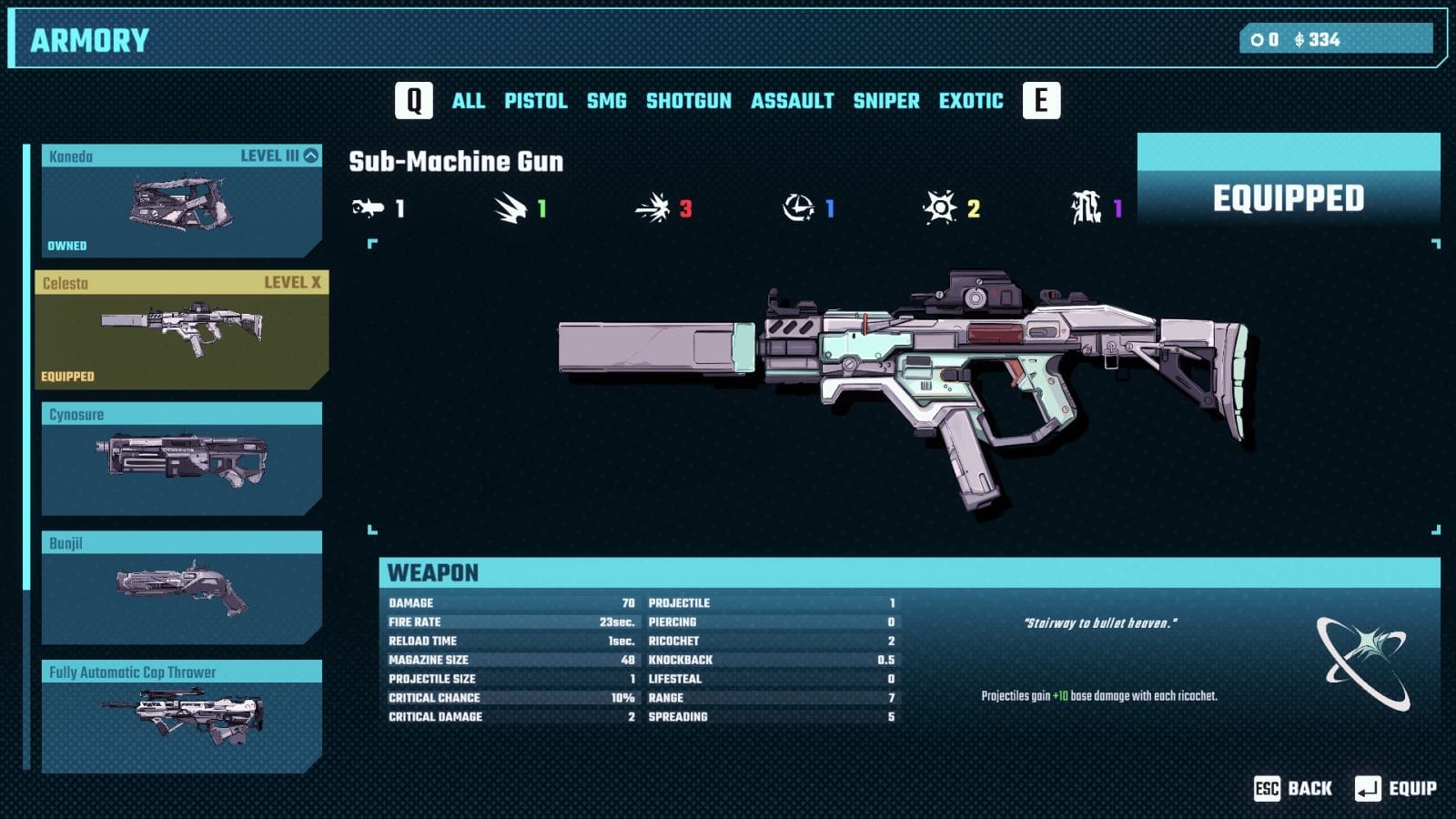Click the EQUIP button
This screenshot has height=819, width=1456.
coord(1396,788)
